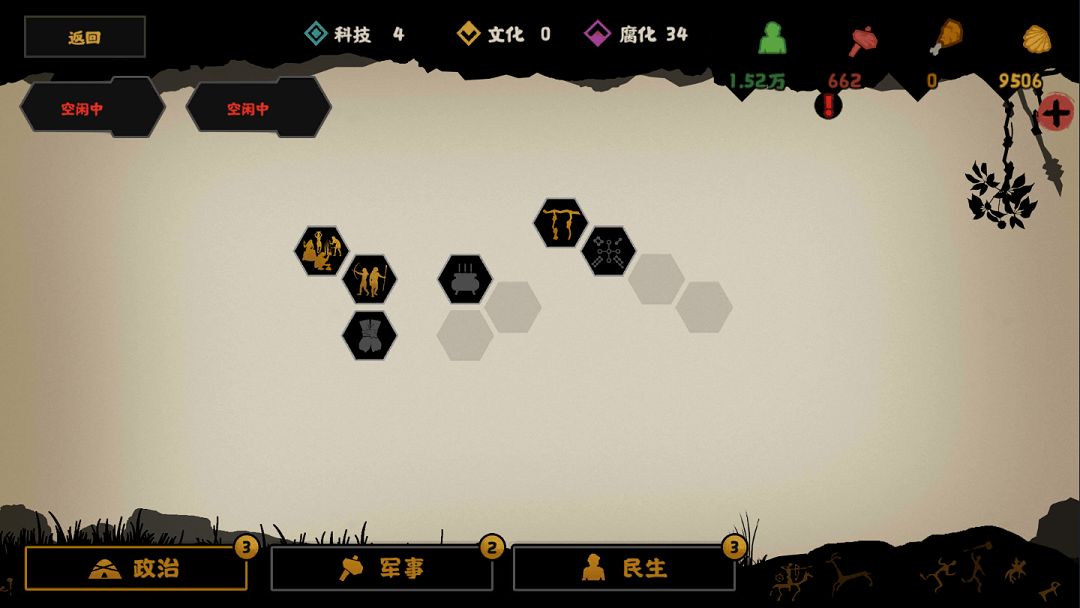Open the red exclamation warning alert
The height and width of the screenshot is (608, 1080).
pyautogui.click(x=828, y=104)
